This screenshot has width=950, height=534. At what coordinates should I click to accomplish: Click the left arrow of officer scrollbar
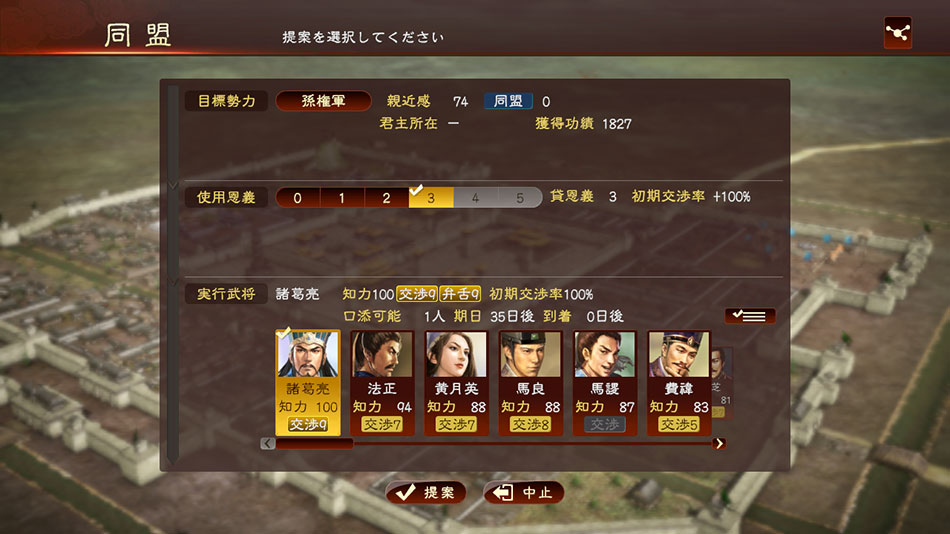[x=267, y=443]
